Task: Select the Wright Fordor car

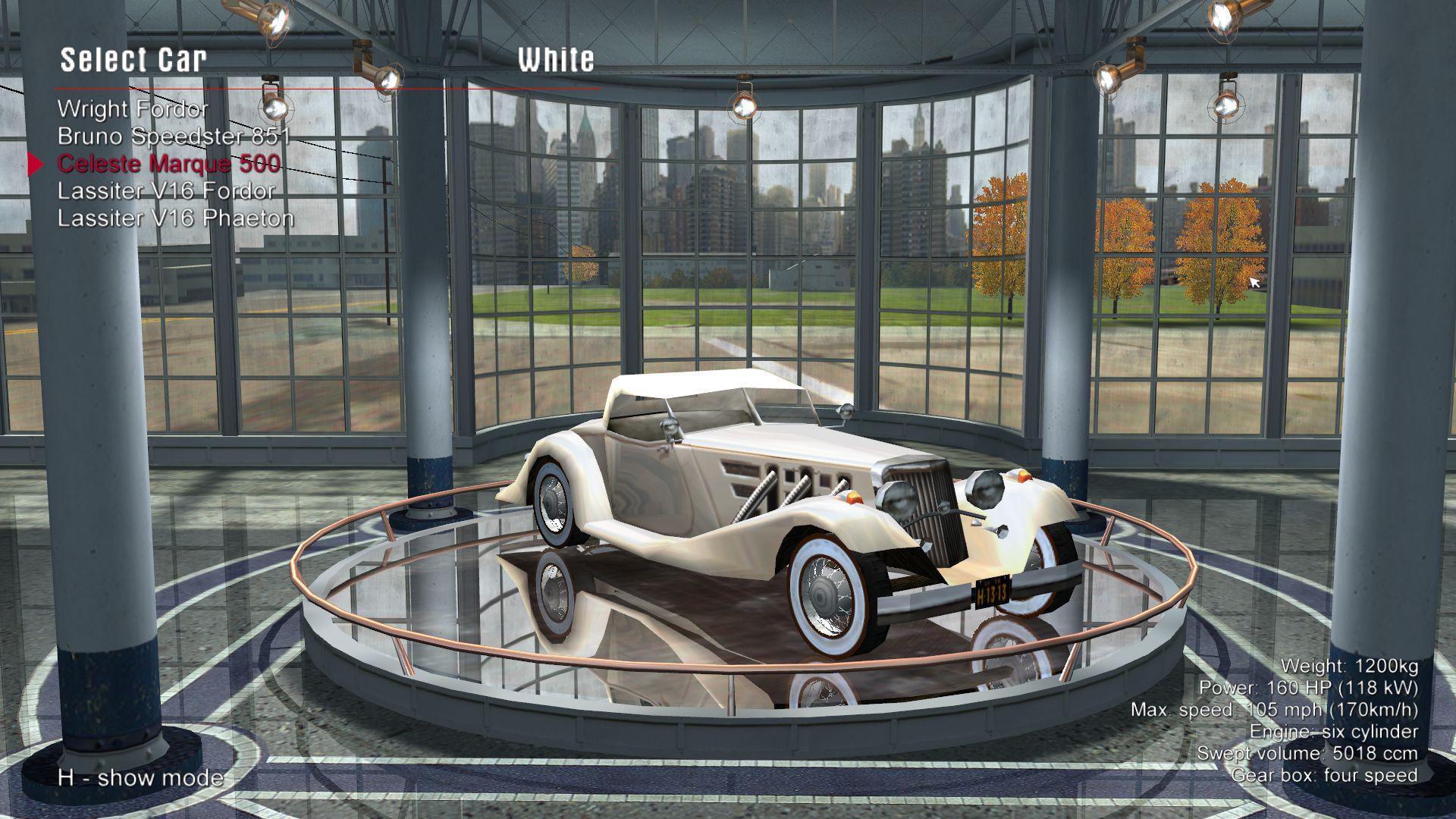Action: pos(133,109)
